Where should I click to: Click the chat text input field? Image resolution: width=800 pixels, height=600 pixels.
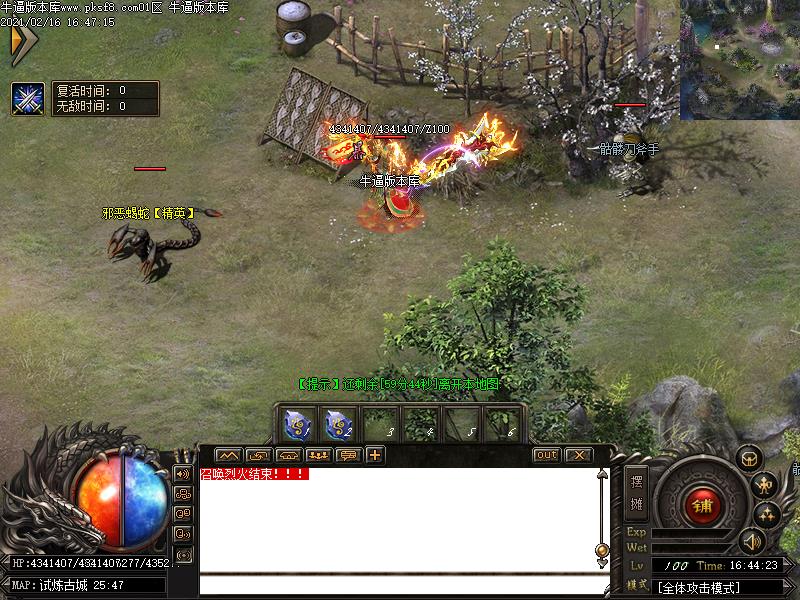400,585
